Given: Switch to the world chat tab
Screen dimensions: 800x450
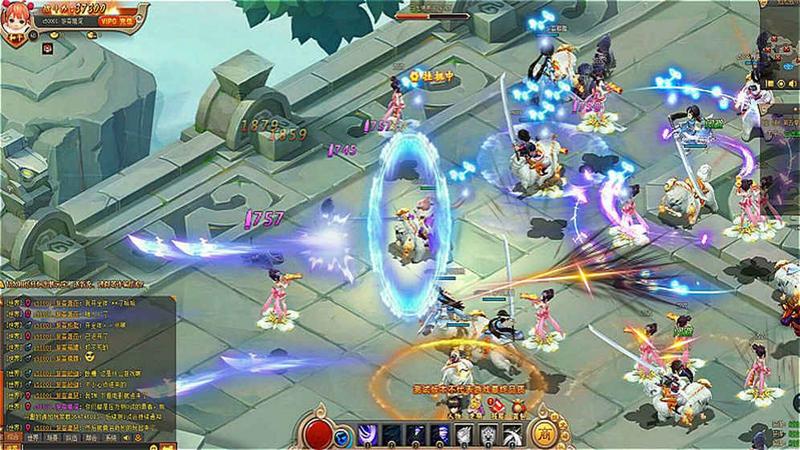Looking at the screenshot, I should coord(32,438).
